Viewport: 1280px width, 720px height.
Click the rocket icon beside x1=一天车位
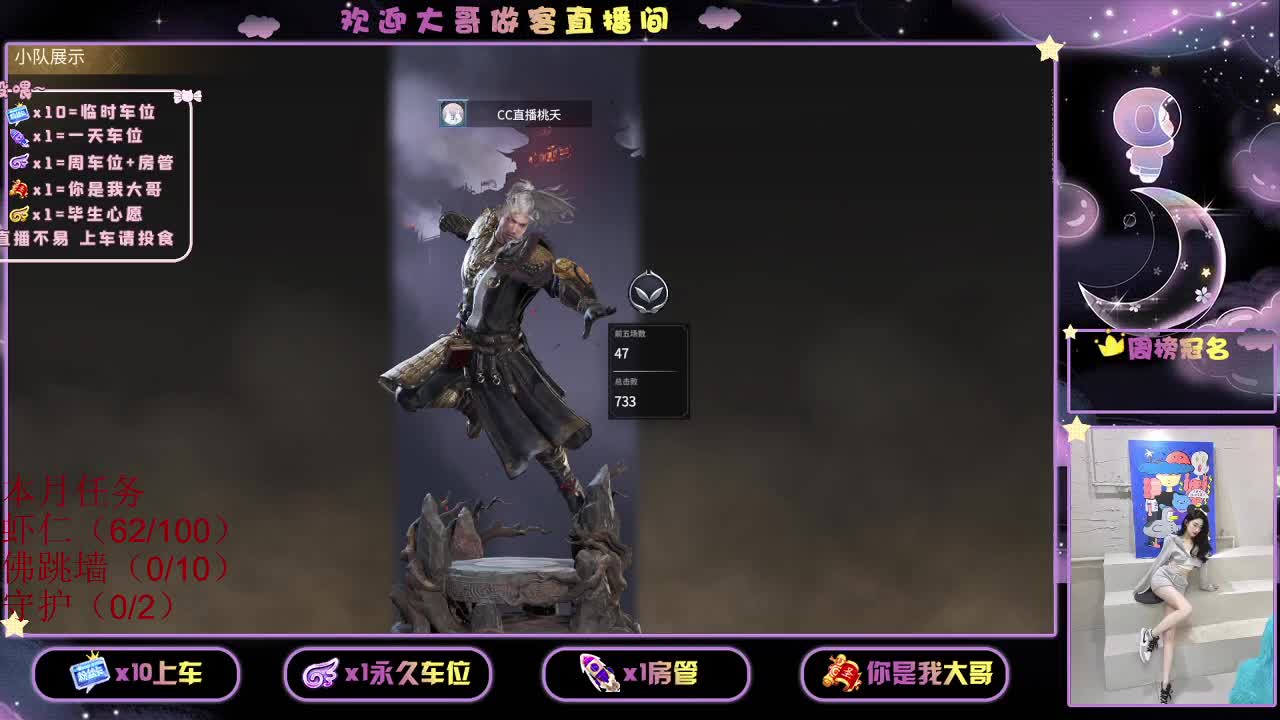pos(20,138)
